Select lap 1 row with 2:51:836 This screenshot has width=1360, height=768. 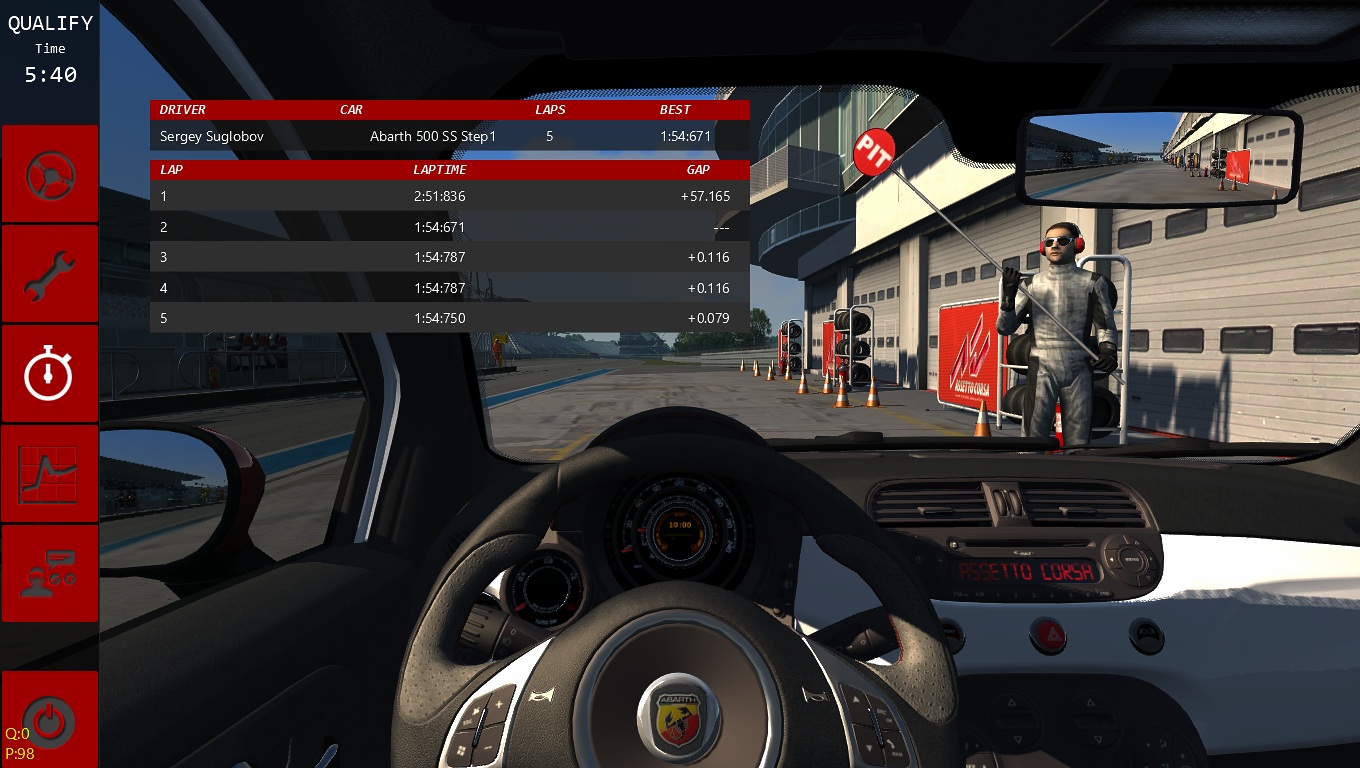pyautogui.click(x=449, y=196)
